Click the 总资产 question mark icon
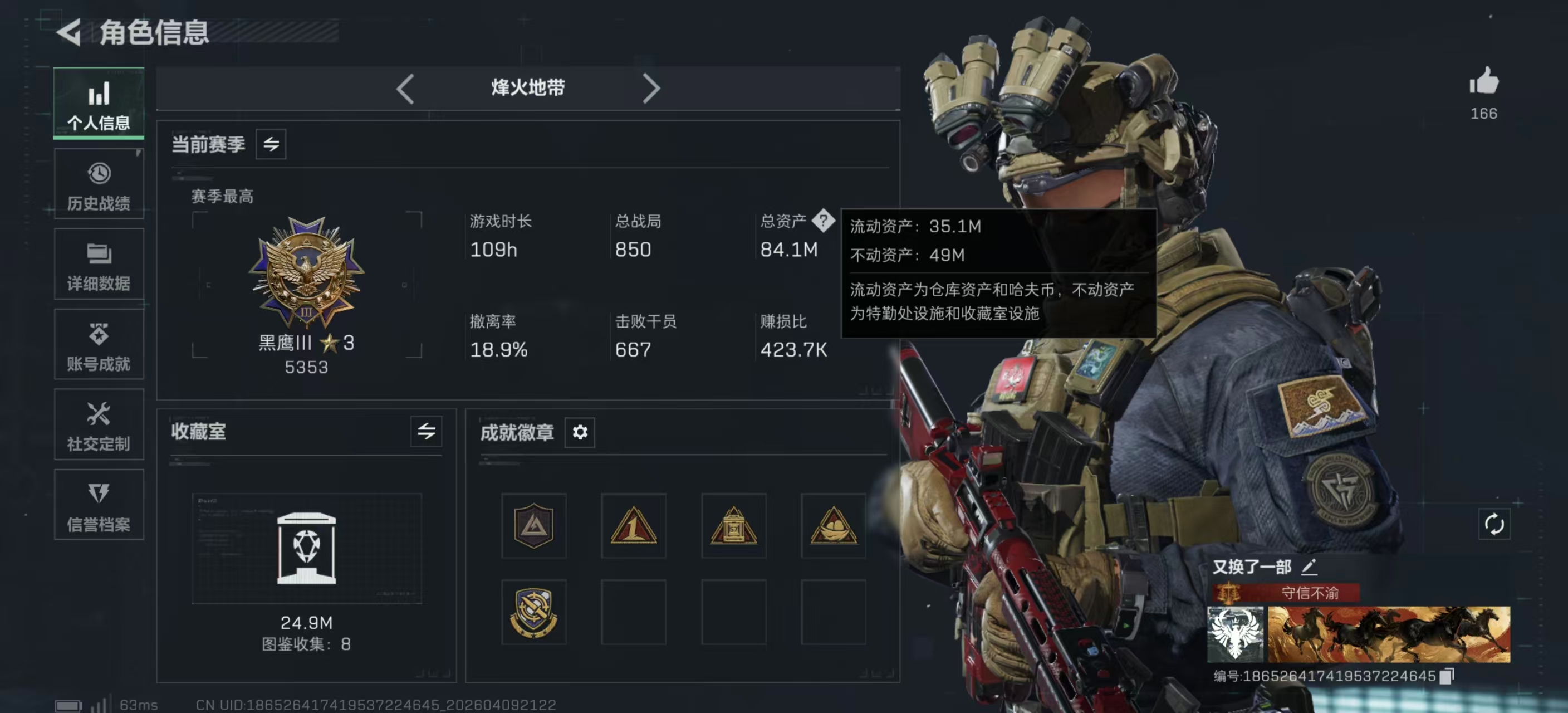 tap(823, 221)
